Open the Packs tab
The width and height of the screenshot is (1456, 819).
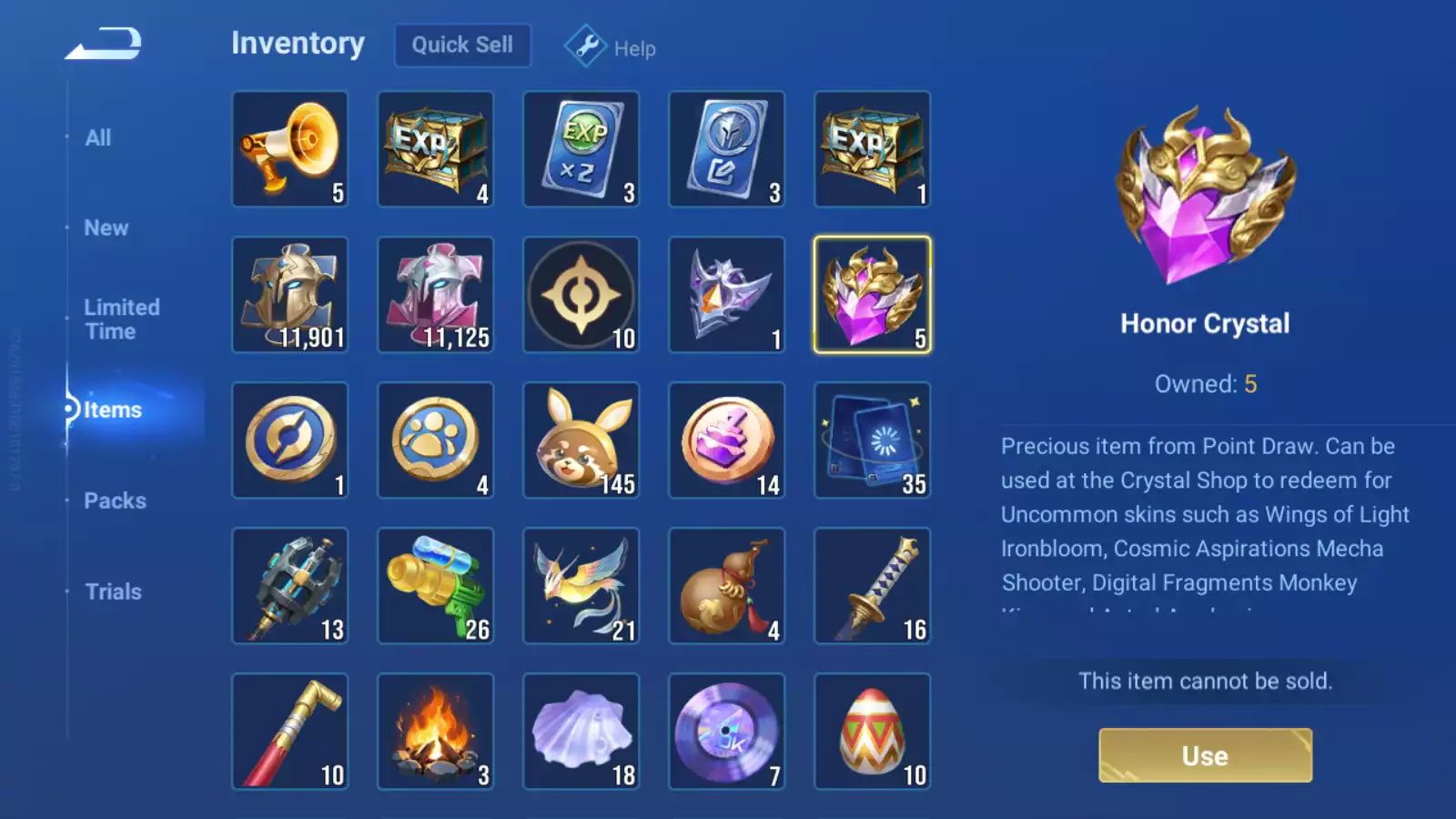(115, 500)
